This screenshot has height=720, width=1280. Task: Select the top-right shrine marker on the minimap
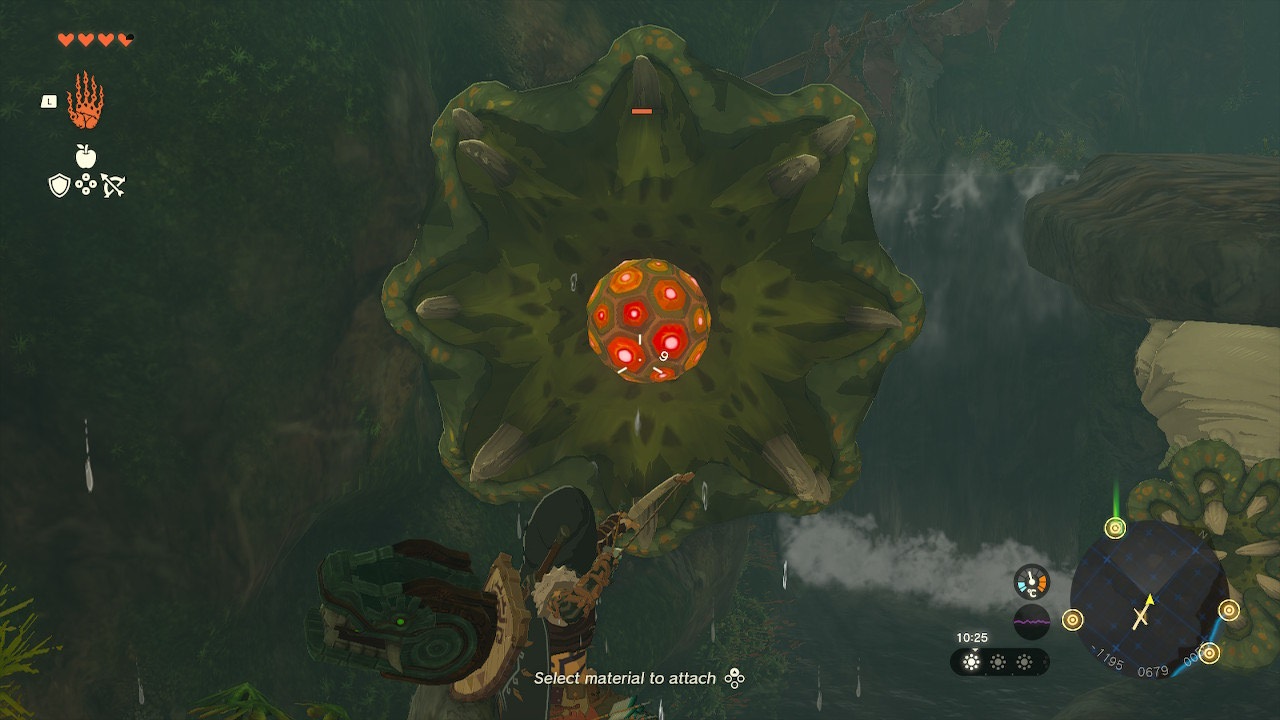[x=1228, y=610]
